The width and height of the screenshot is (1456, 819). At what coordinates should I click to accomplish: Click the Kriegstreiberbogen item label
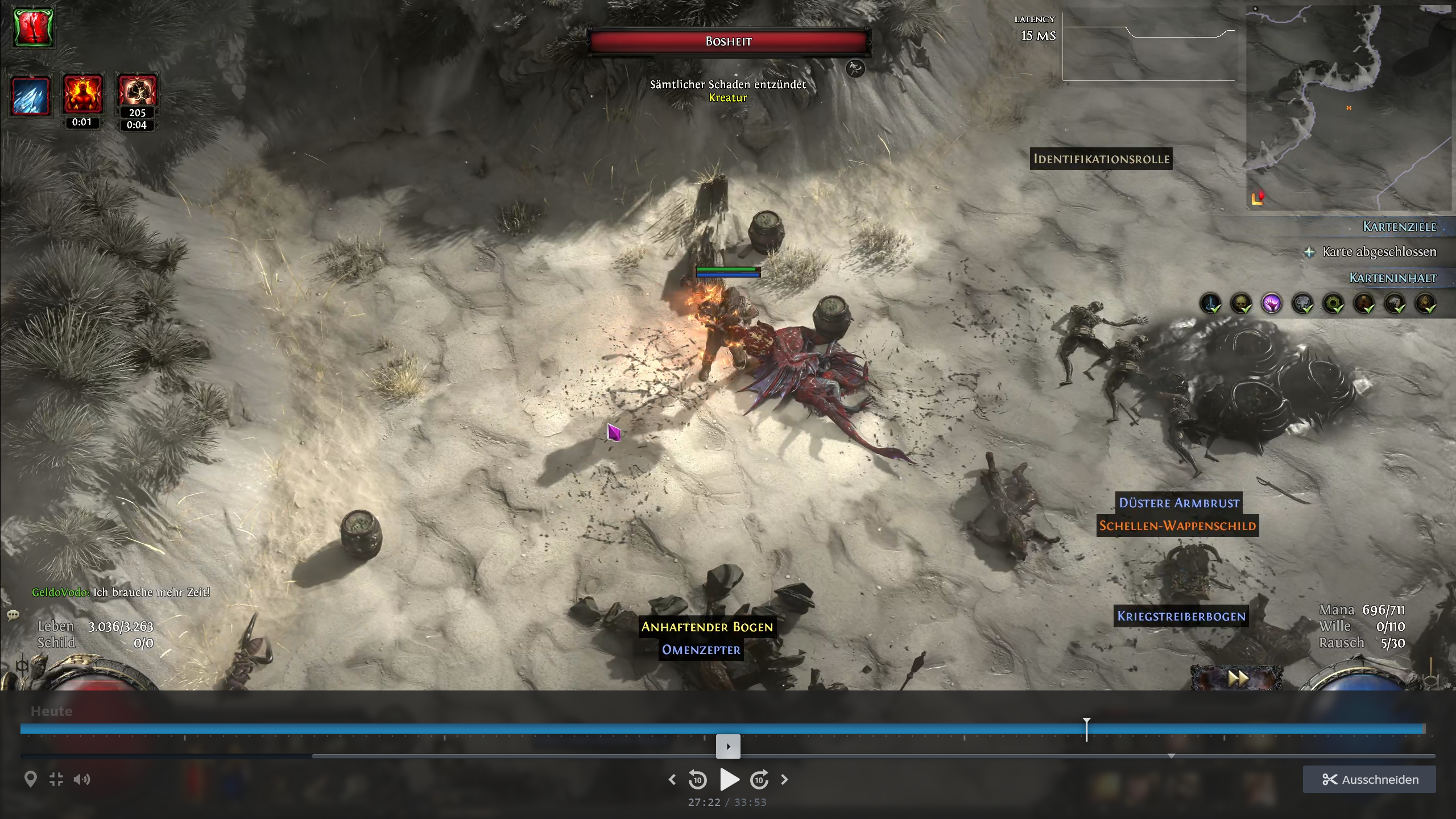[x=1181, y=616]
